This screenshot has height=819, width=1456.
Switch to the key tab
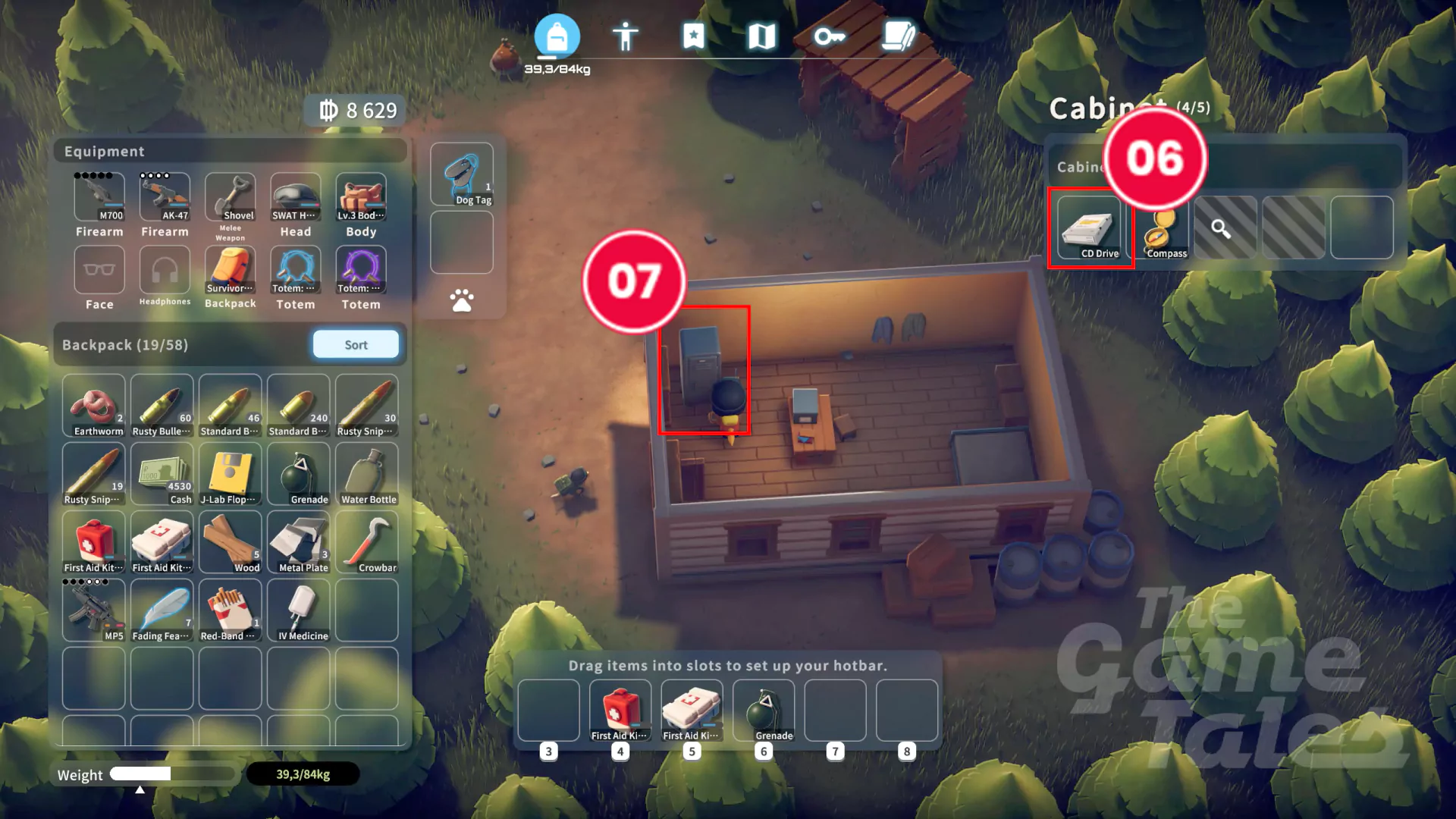[x=830, y=36]
